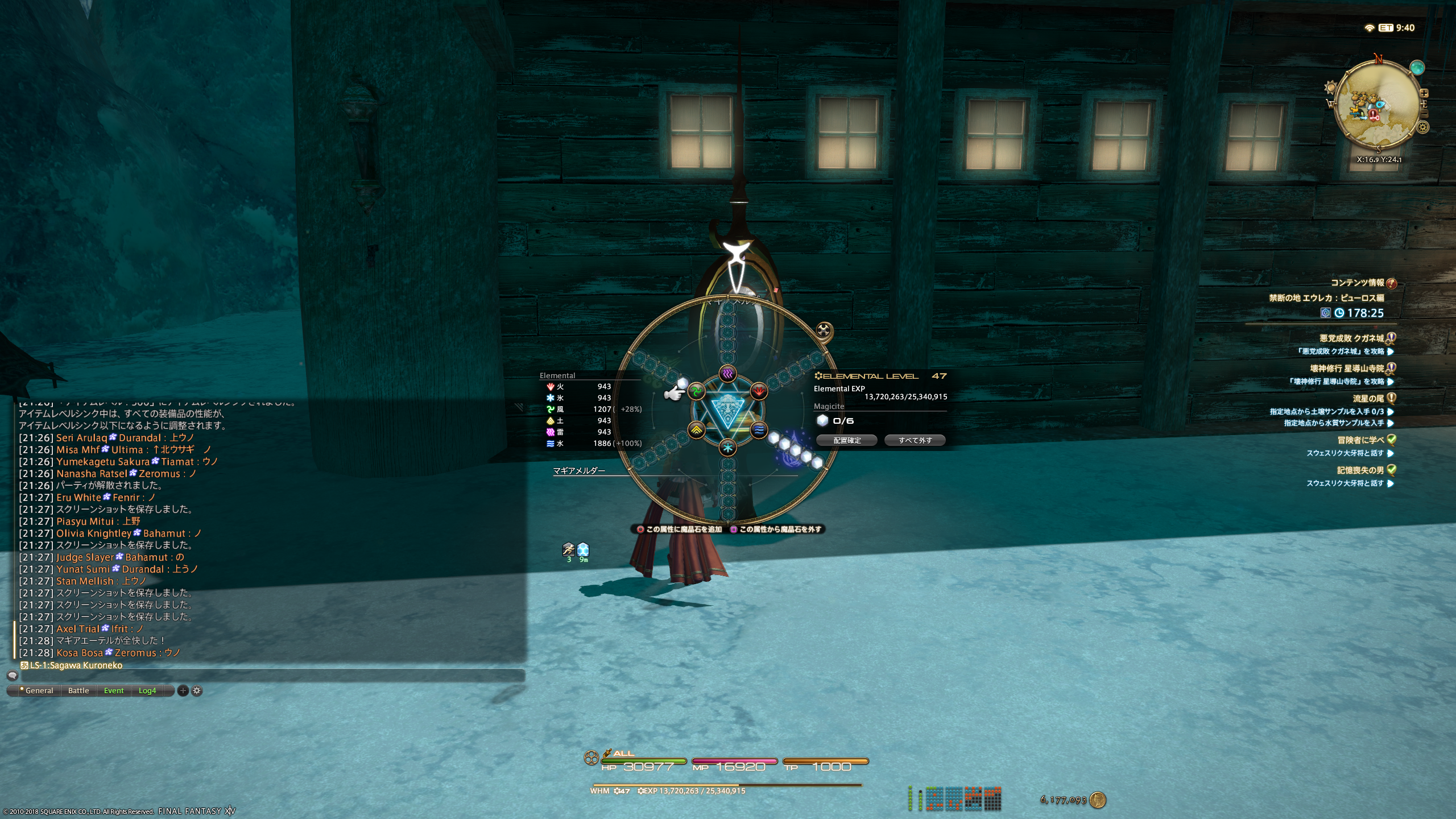The width and height of the screenshot is (1456, 819).
Task: Click the chat text input field
Action: [267, 676]
